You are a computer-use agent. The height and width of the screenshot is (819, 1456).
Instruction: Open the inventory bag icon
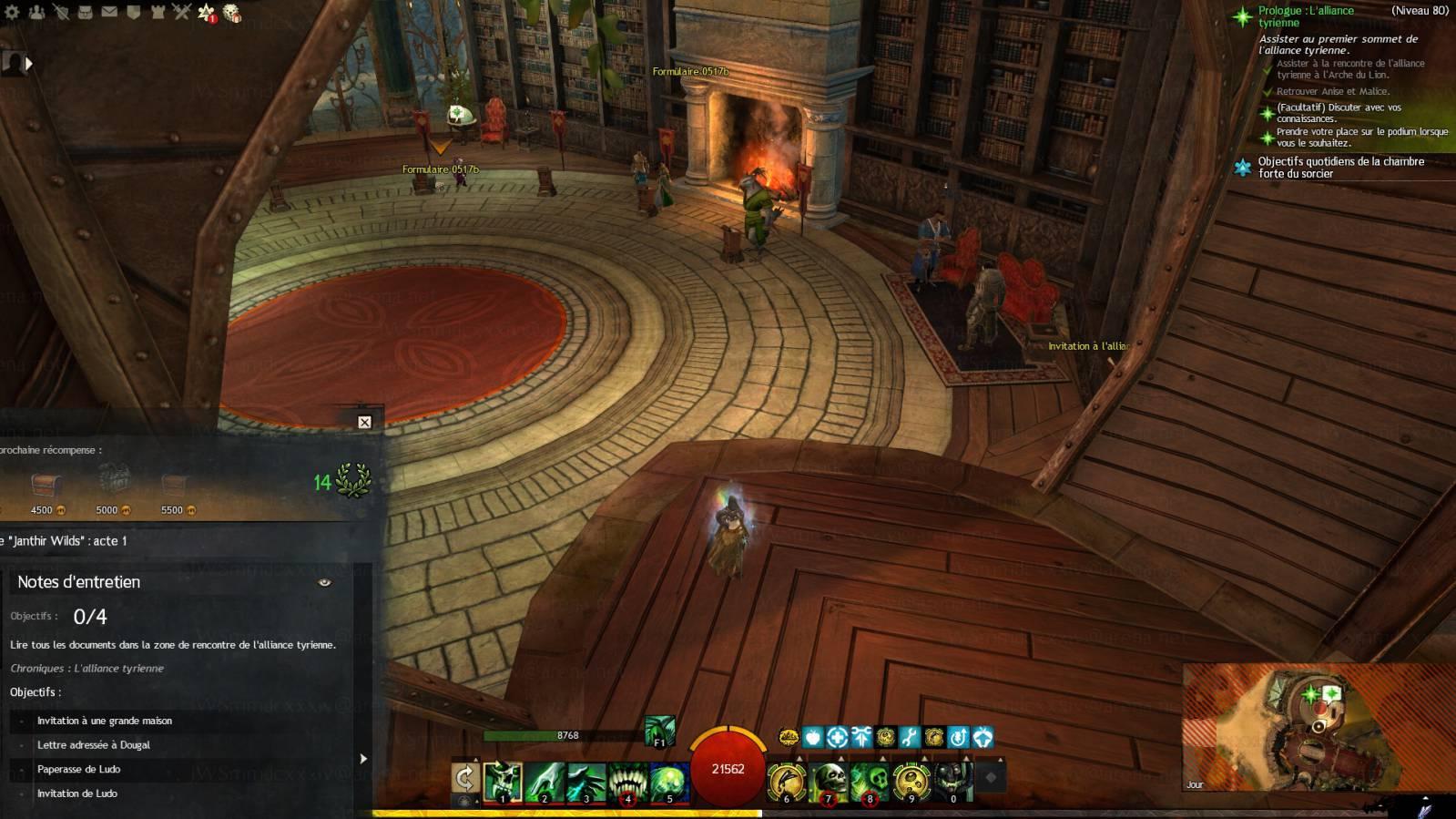pos(85,12)
